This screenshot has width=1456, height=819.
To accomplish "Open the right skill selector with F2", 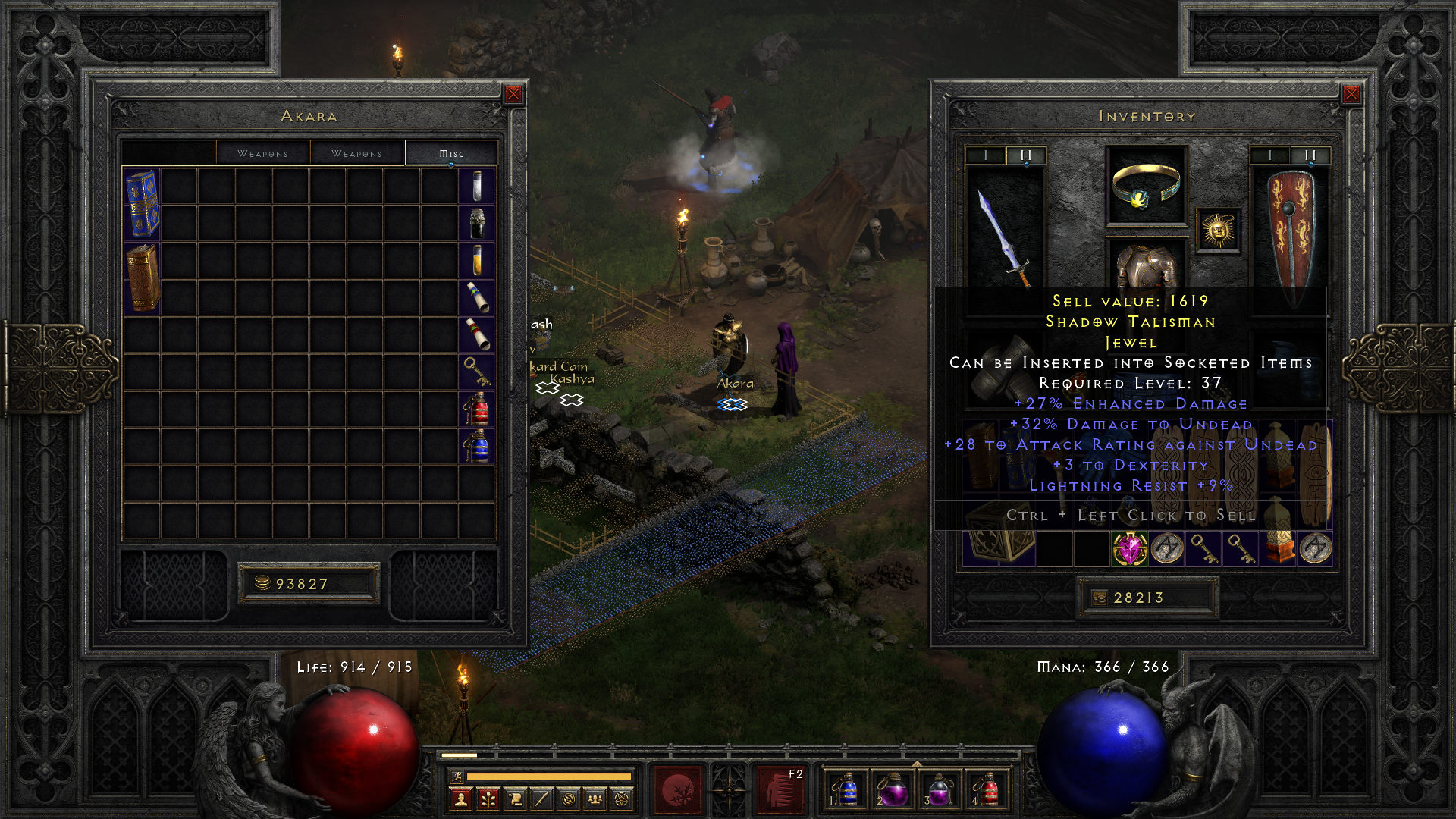I will 781,790.
